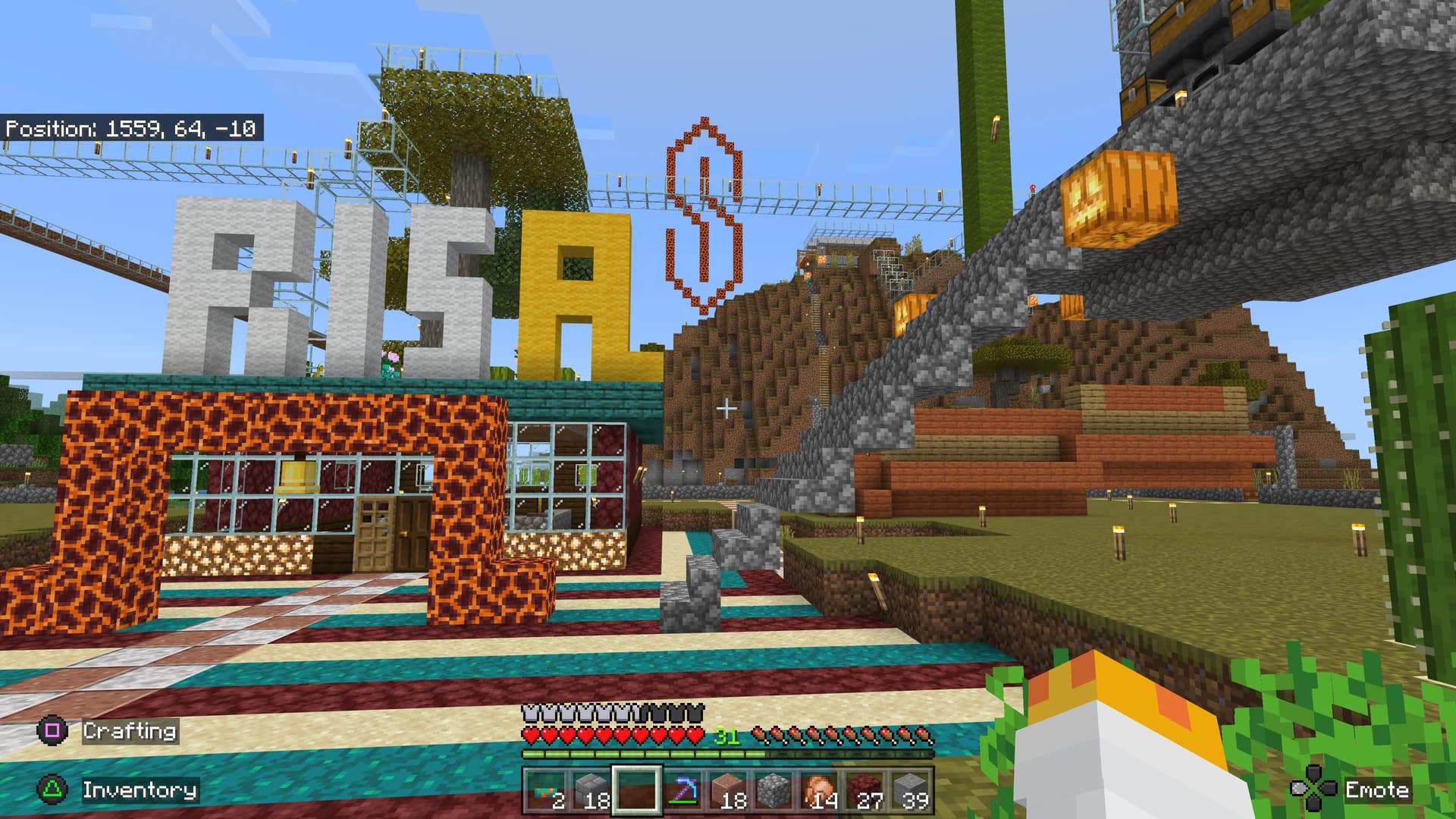This screenshot has height=819, width=1456.
Task: Select the grey stone stack of 39
Action: (x=911, y=790)
